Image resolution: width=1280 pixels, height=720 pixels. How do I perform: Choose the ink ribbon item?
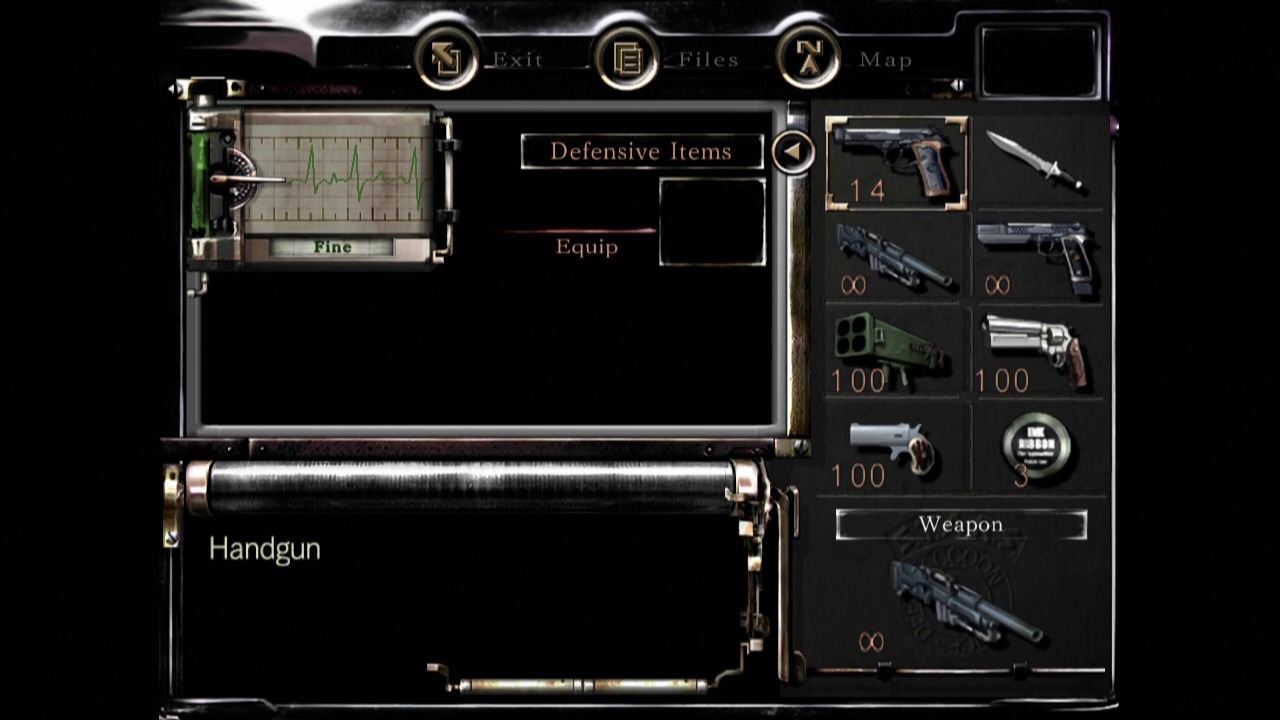click(x=1037, y=449)
